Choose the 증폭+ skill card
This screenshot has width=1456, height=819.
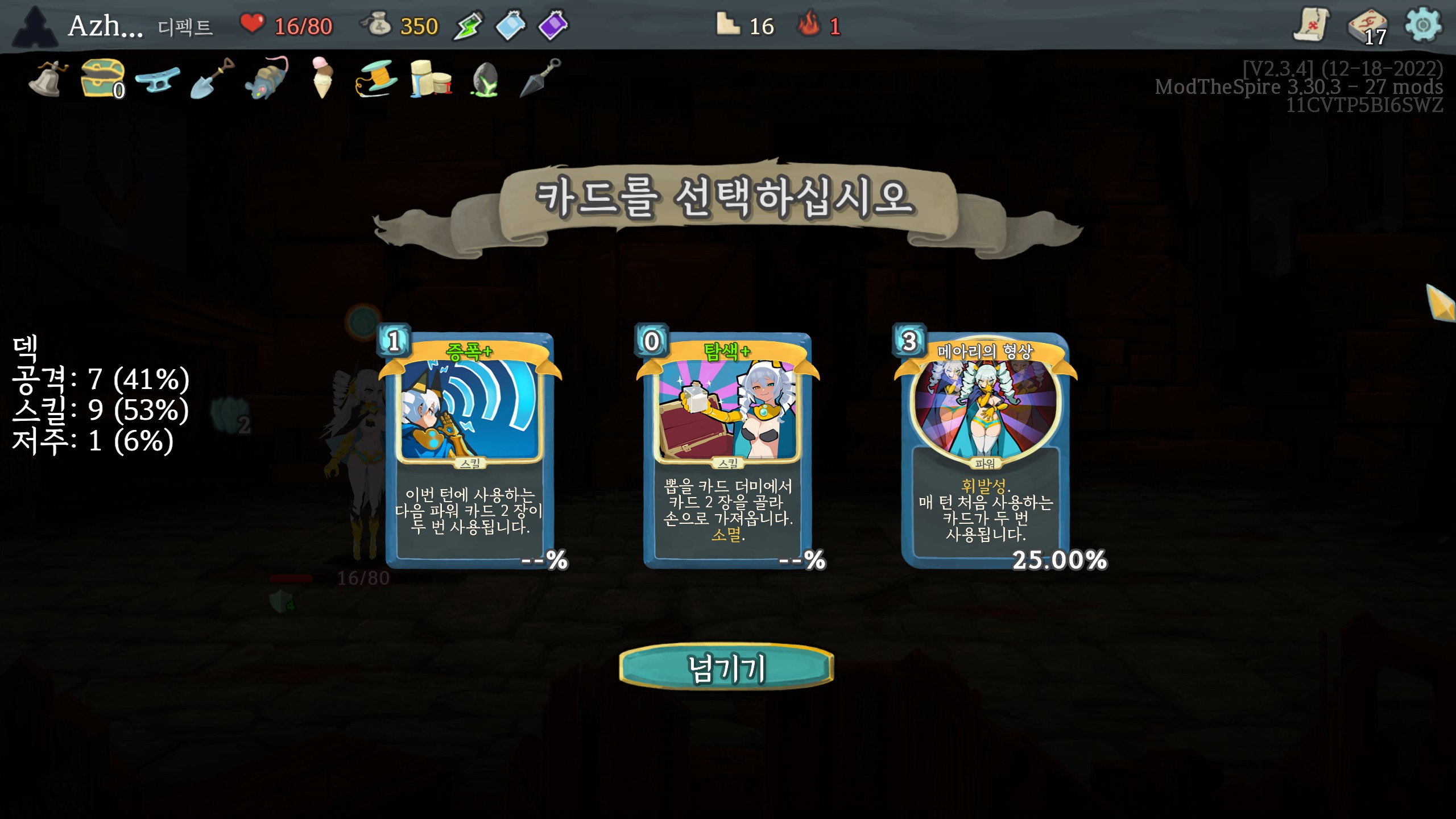tap(470, 449)
